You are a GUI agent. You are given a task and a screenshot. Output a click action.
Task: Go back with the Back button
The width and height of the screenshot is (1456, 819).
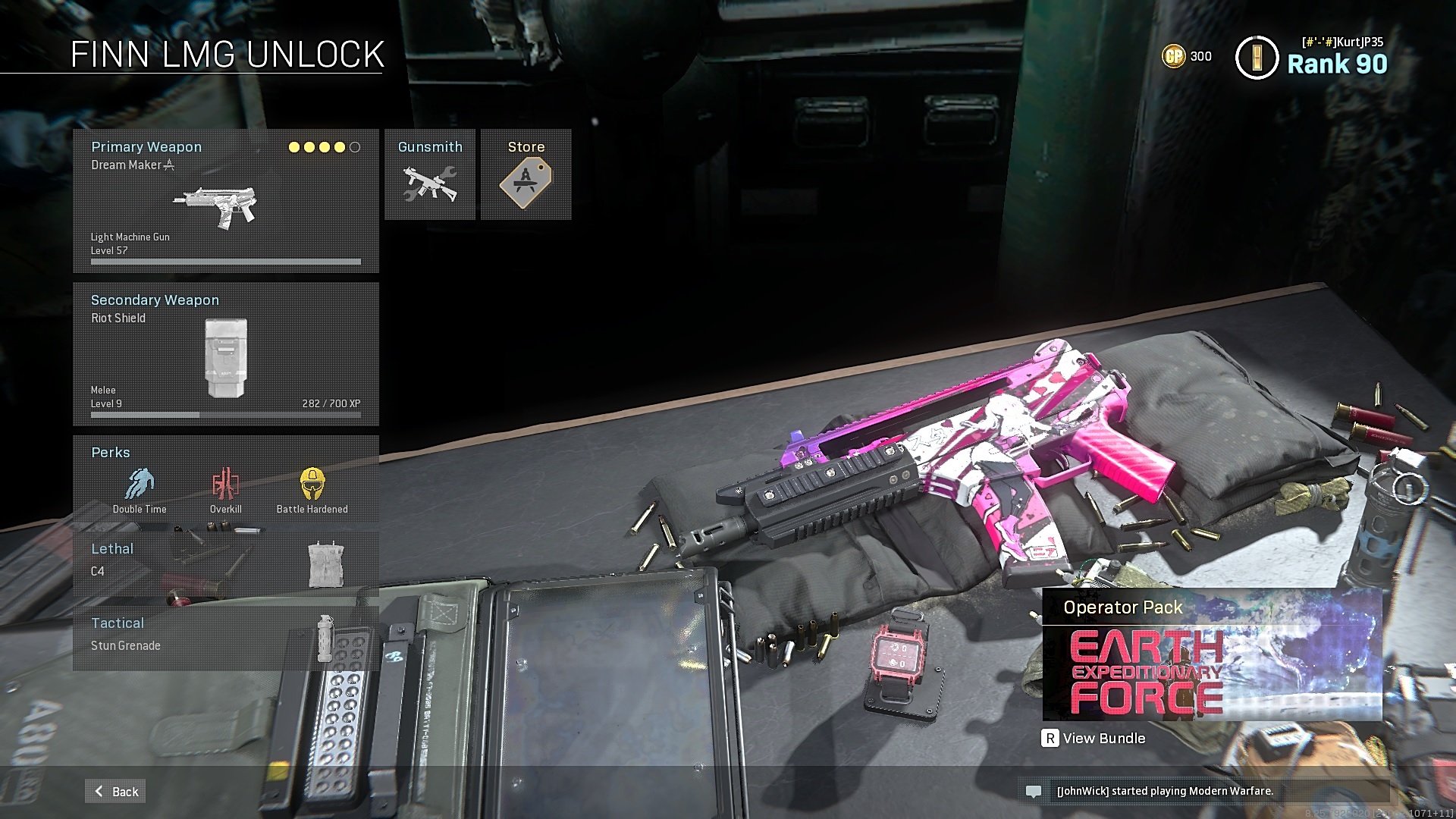[x=116, y=791]
